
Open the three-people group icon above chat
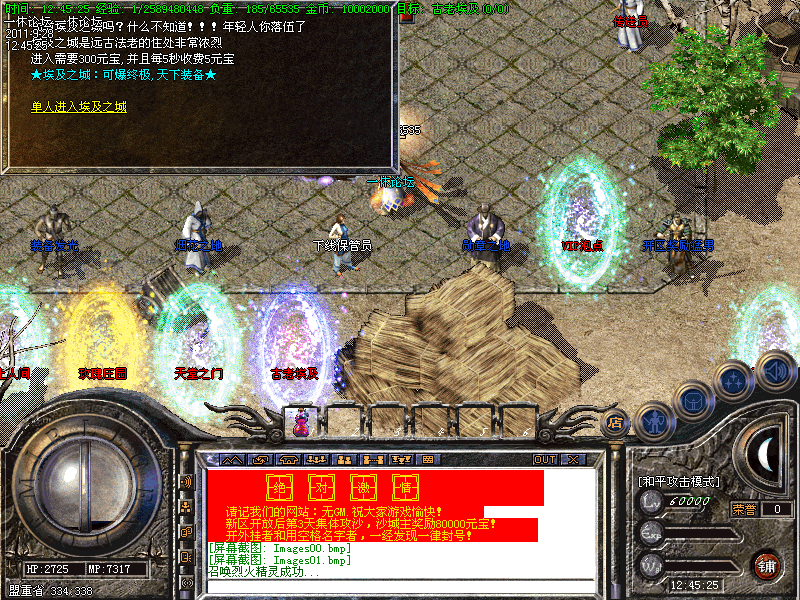[x=317, y=459]
